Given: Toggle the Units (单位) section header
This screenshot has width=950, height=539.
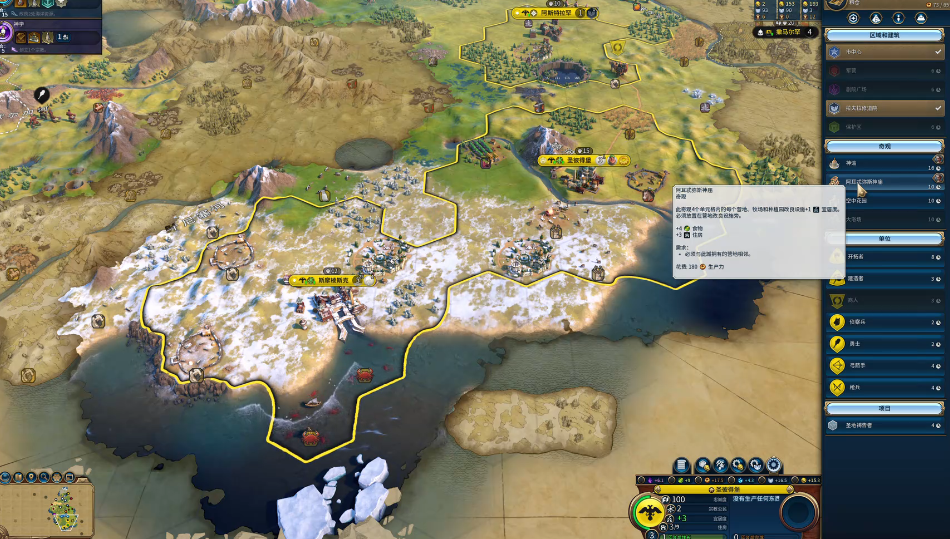Looking at the screenshot, I should 884,239.
